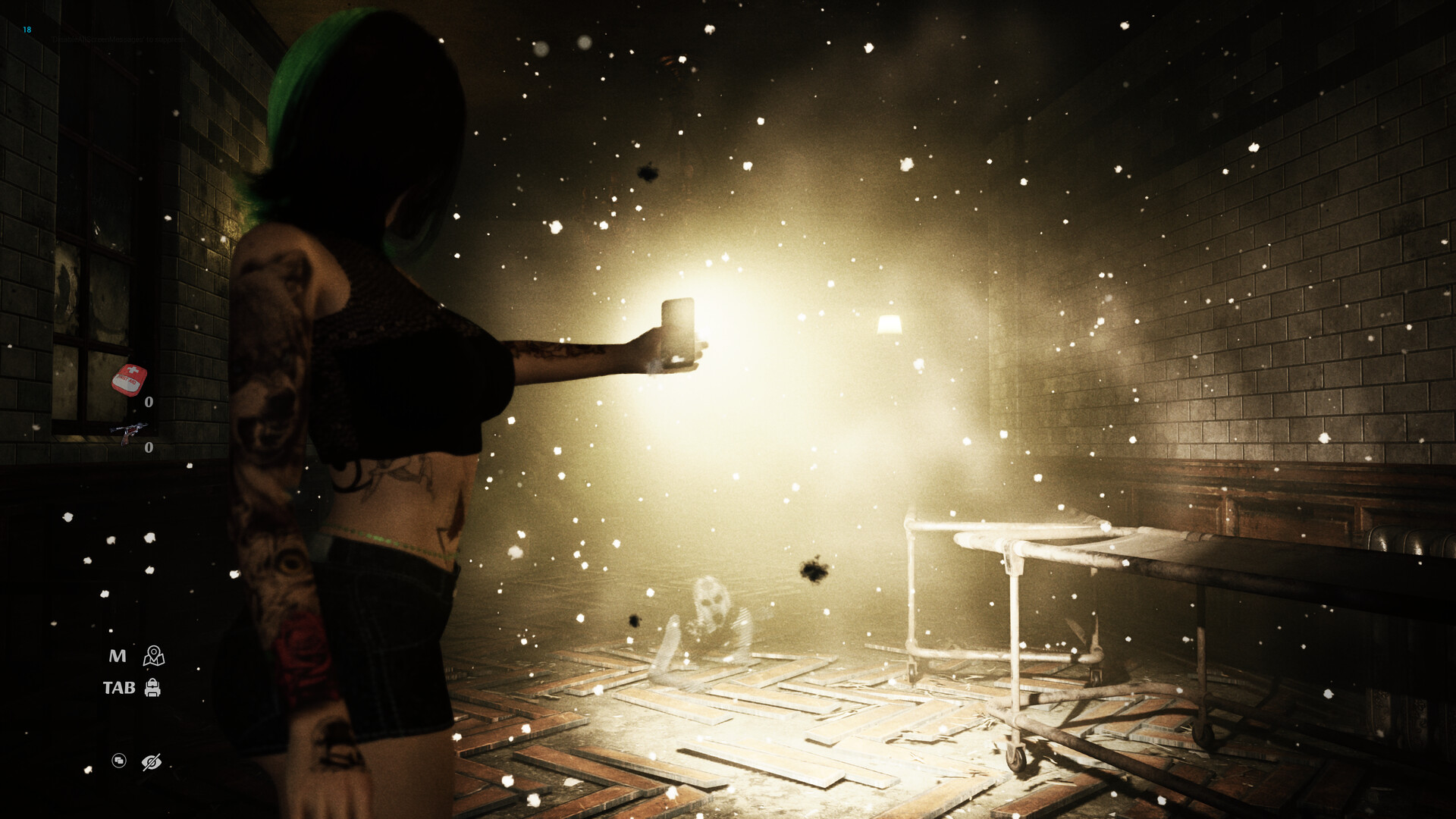1456x819 pixels.
Task: Click the M keybind label
Action: tap(118, 656)
